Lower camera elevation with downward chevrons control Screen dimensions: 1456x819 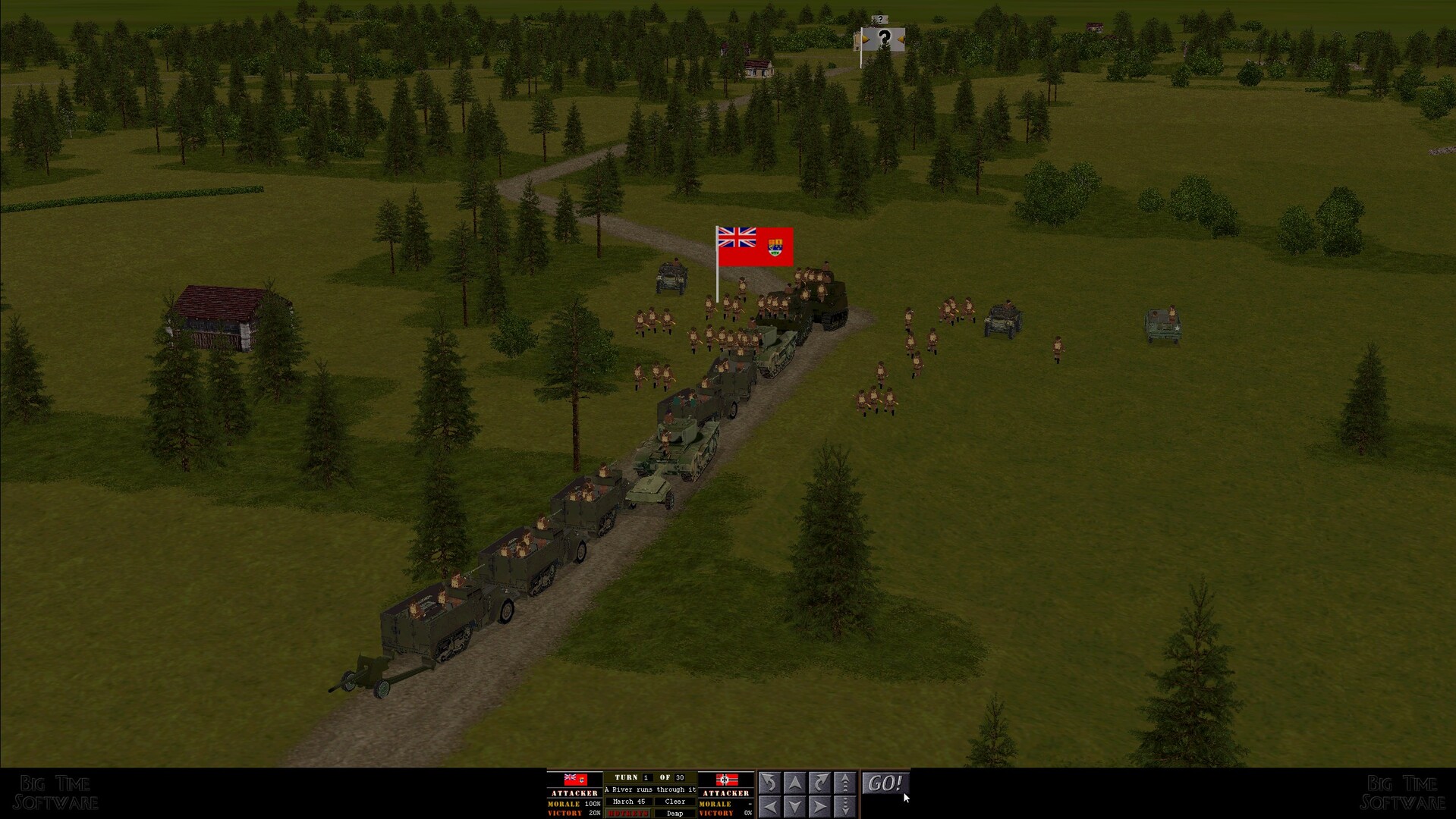pyautogui.click(x=844, y=805)
